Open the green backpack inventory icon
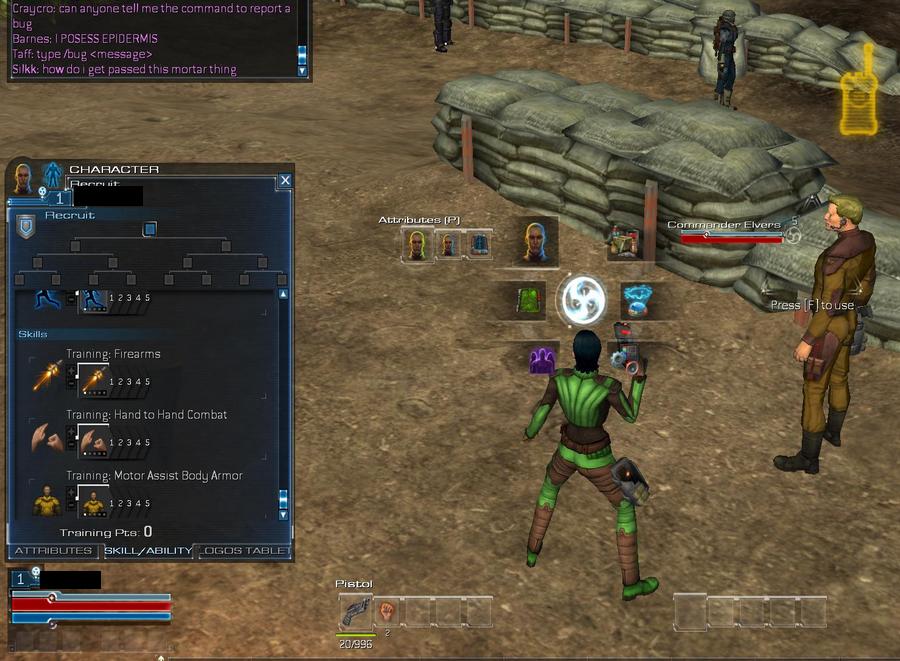 click(x=529, y=300)
